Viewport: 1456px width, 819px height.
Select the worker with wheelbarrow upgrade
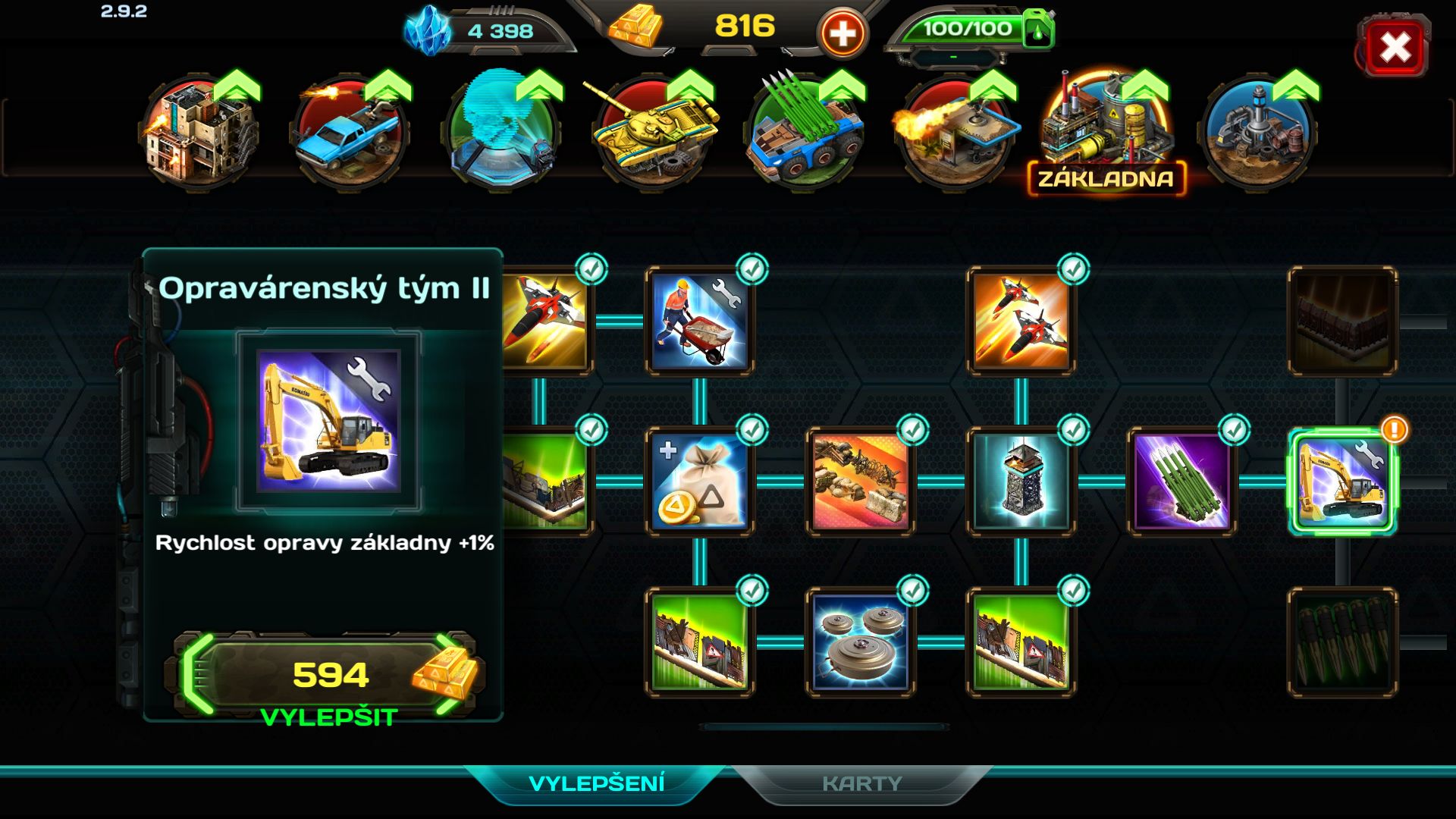pyautogui.click(x=699, y=321)
